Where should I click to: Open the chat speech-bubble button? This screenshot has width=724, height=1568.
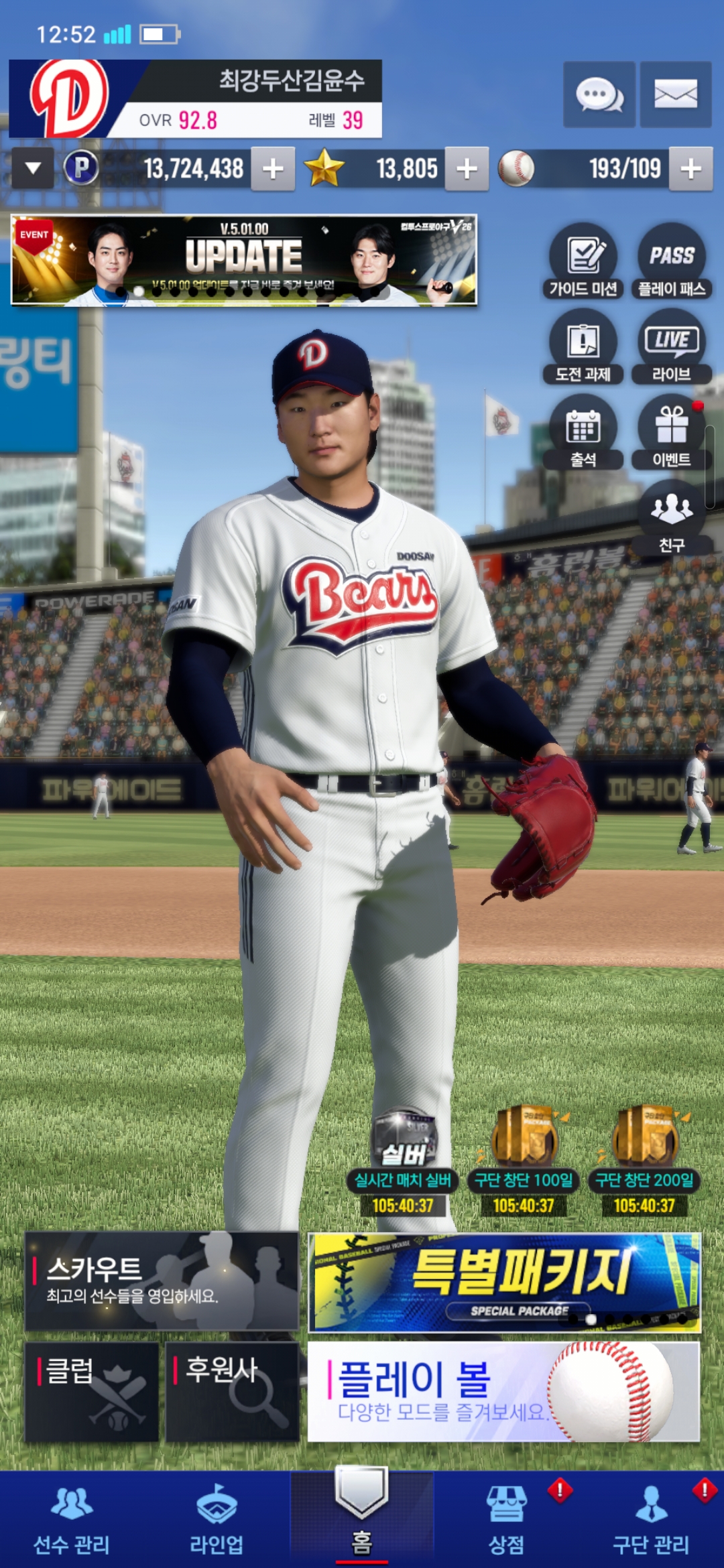[599, 94]
